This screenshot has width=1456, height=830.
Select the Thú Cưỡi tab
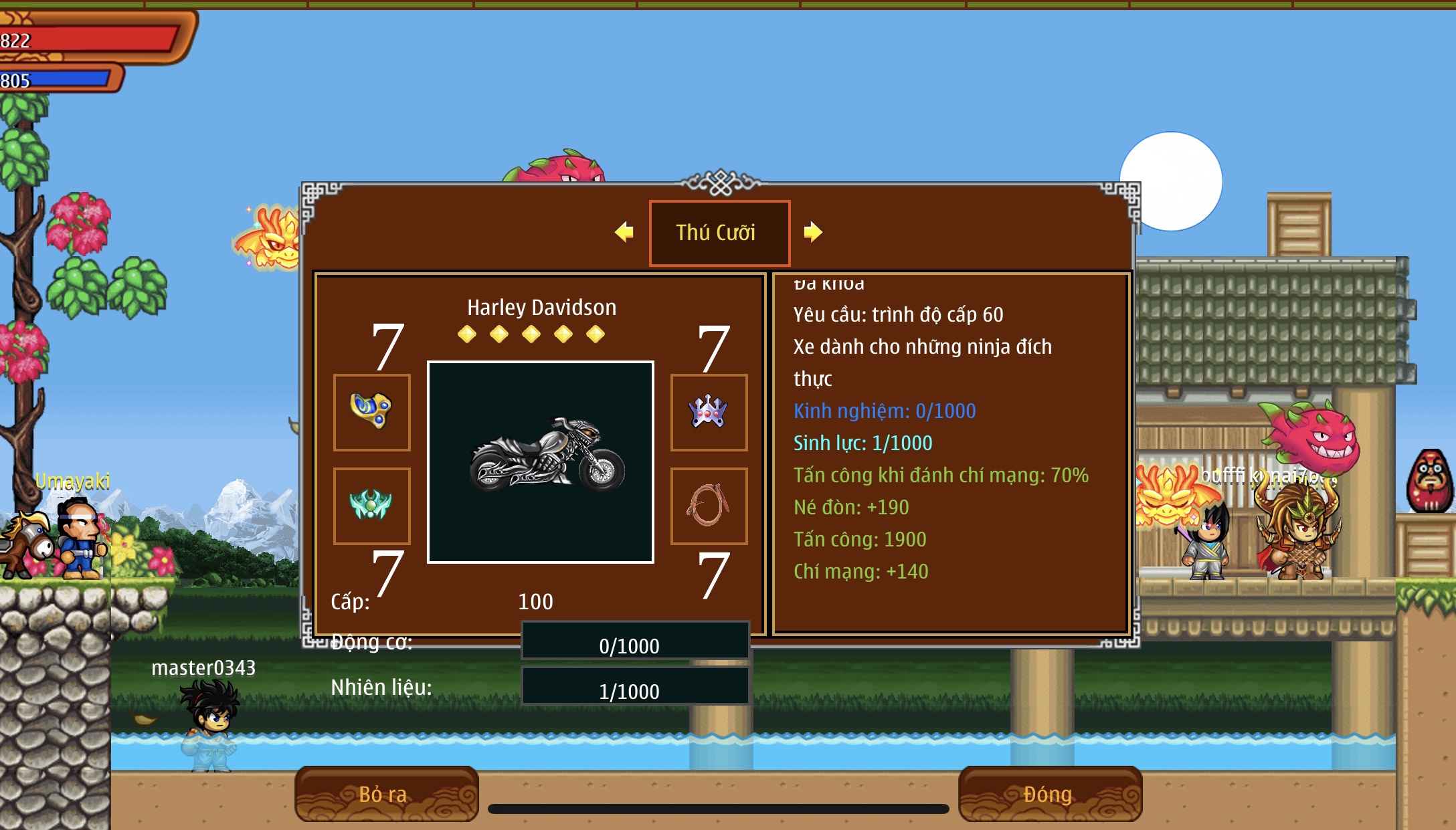coord(719,233)
